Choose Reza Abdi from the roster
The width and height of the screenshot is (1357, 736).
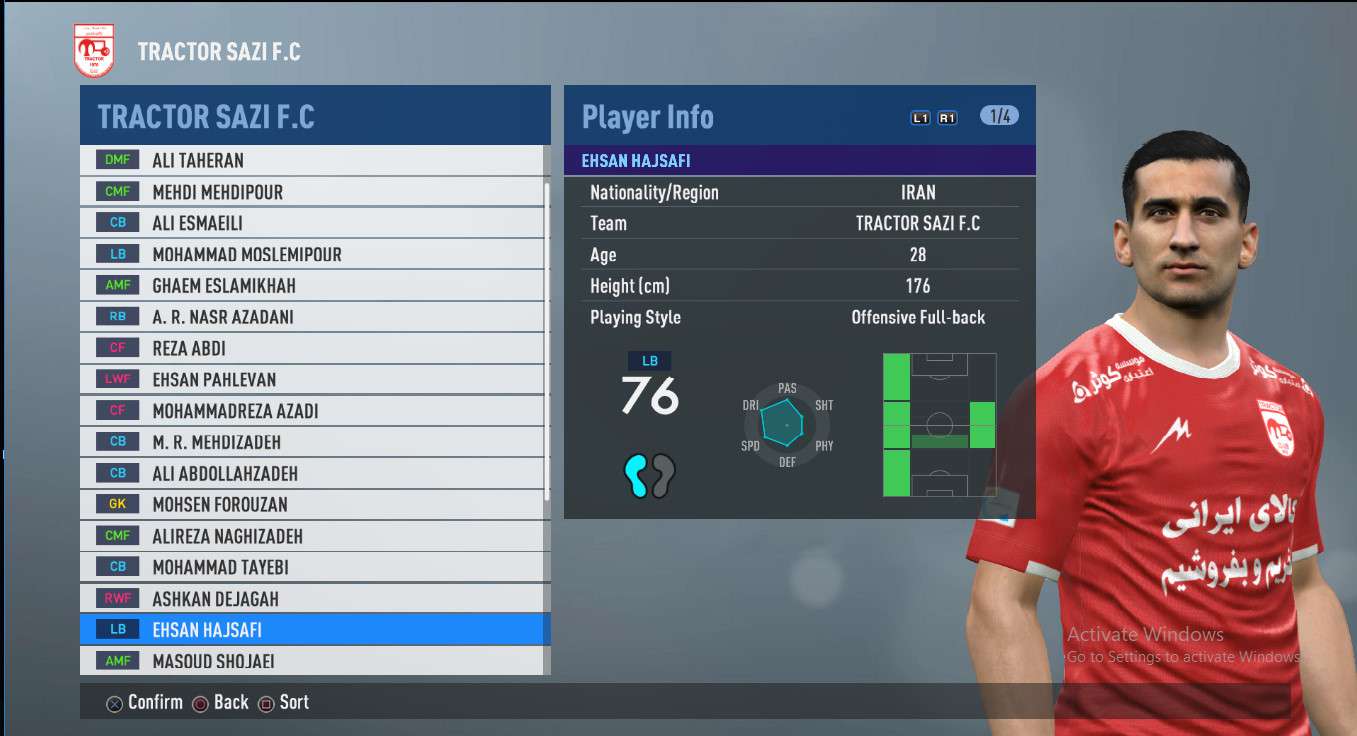[x=312, y=348]
